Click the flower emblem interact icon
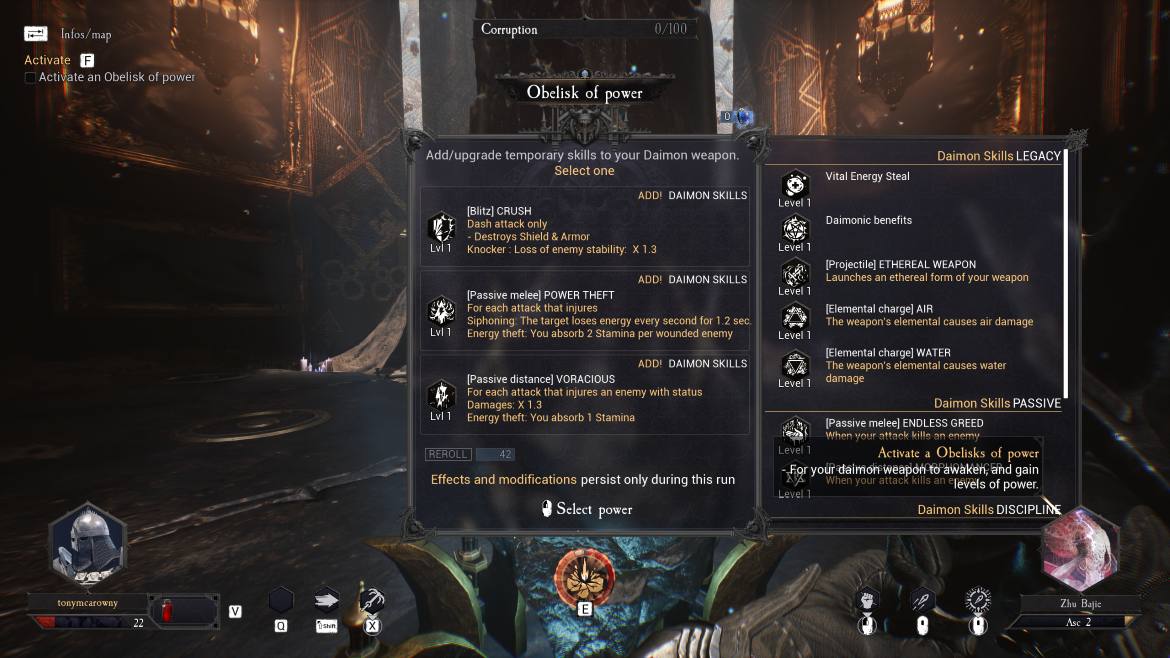Viewport: 1170px width, 658px height. click(584, 575)
